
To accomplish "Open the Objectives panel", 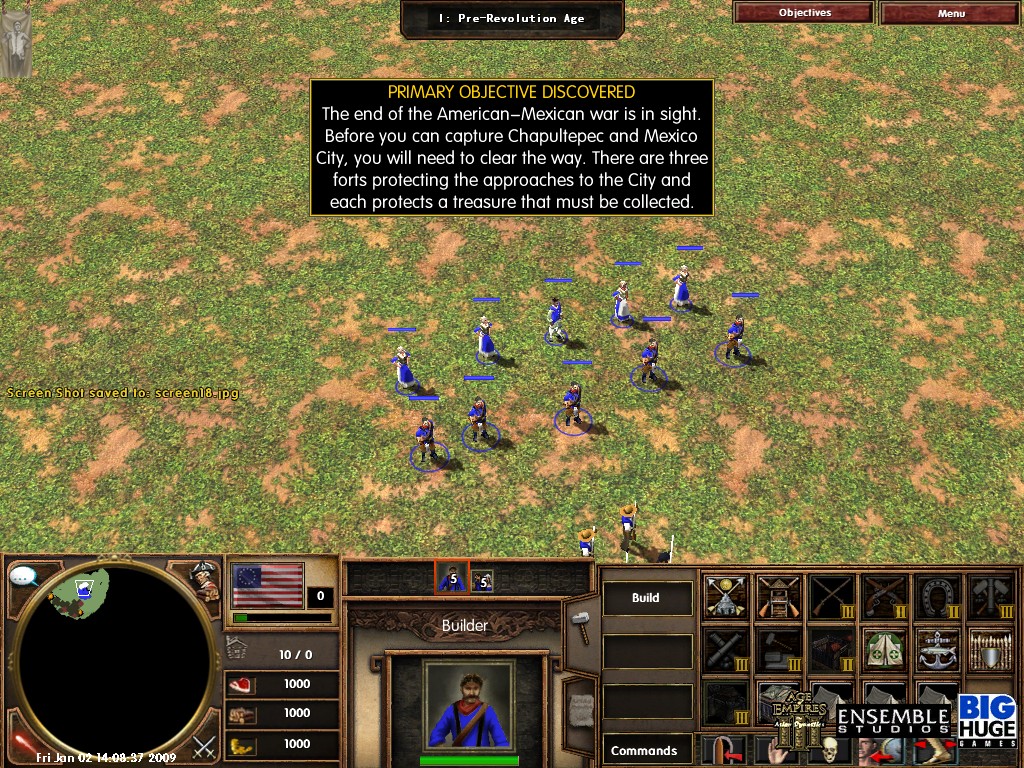I will [x=805, y=13].
